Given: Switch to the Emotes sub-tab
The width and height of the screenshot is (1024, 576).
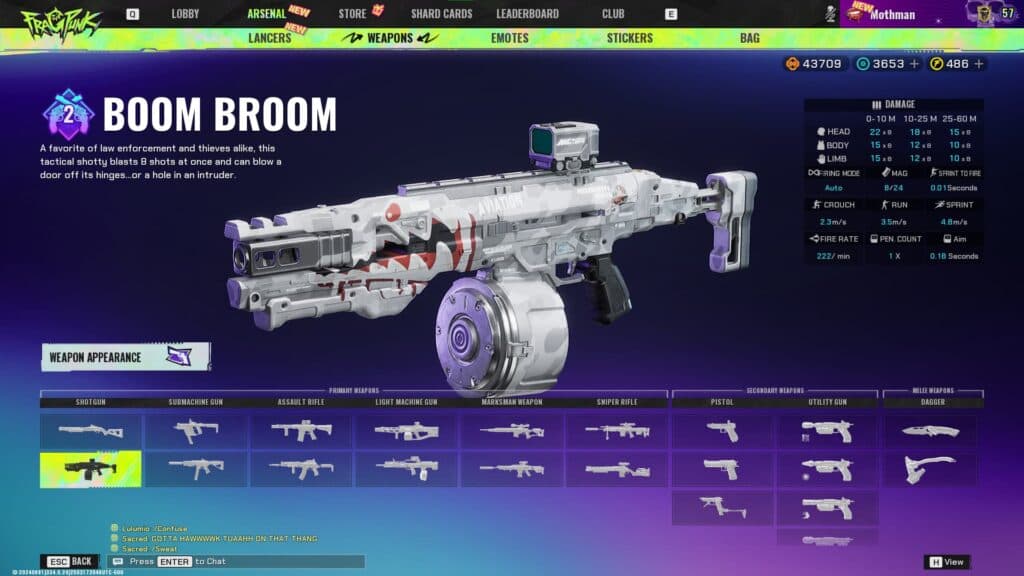Looking at the screenshot, I should point(510,38).
